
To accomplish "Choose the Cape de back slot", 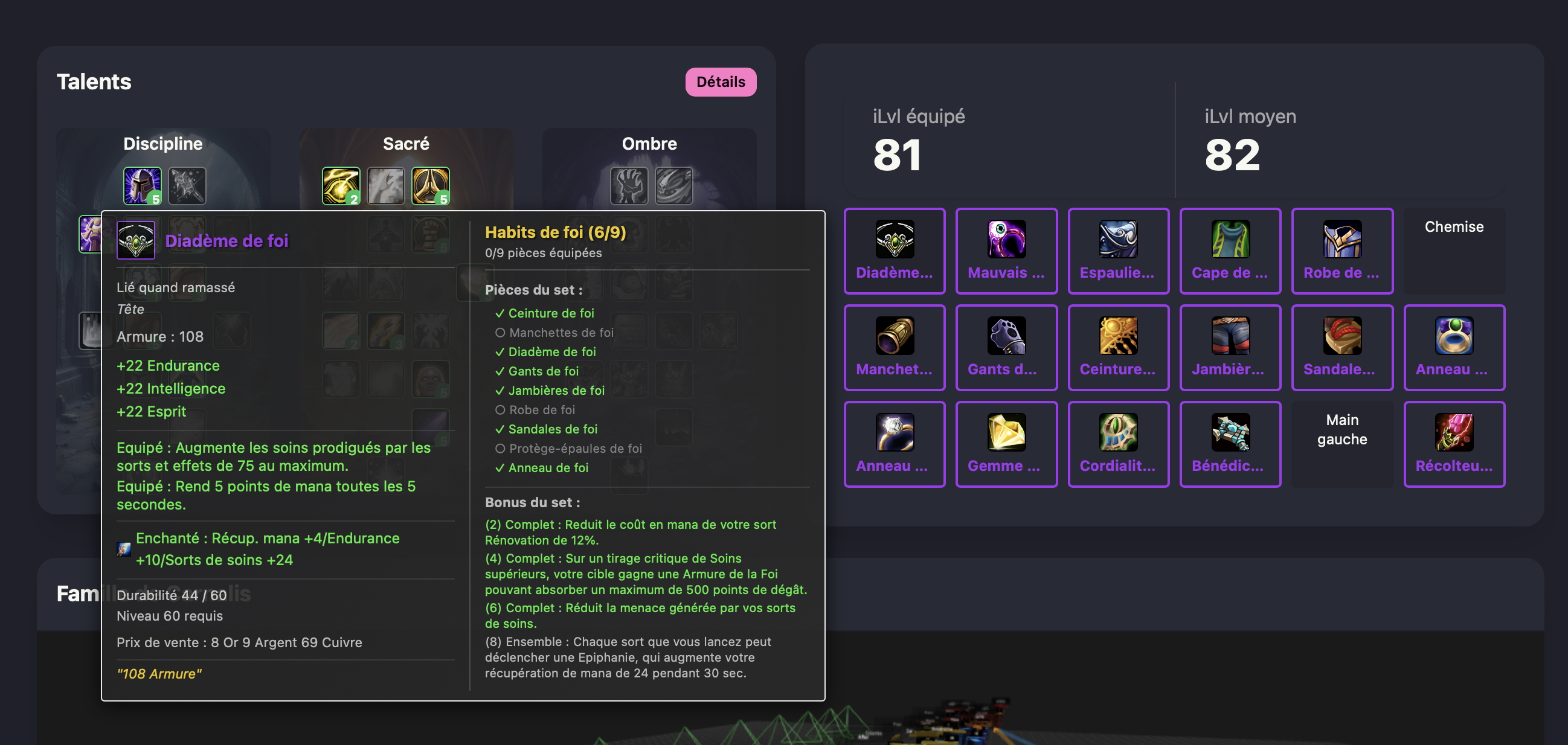I will pos(1230,251).
